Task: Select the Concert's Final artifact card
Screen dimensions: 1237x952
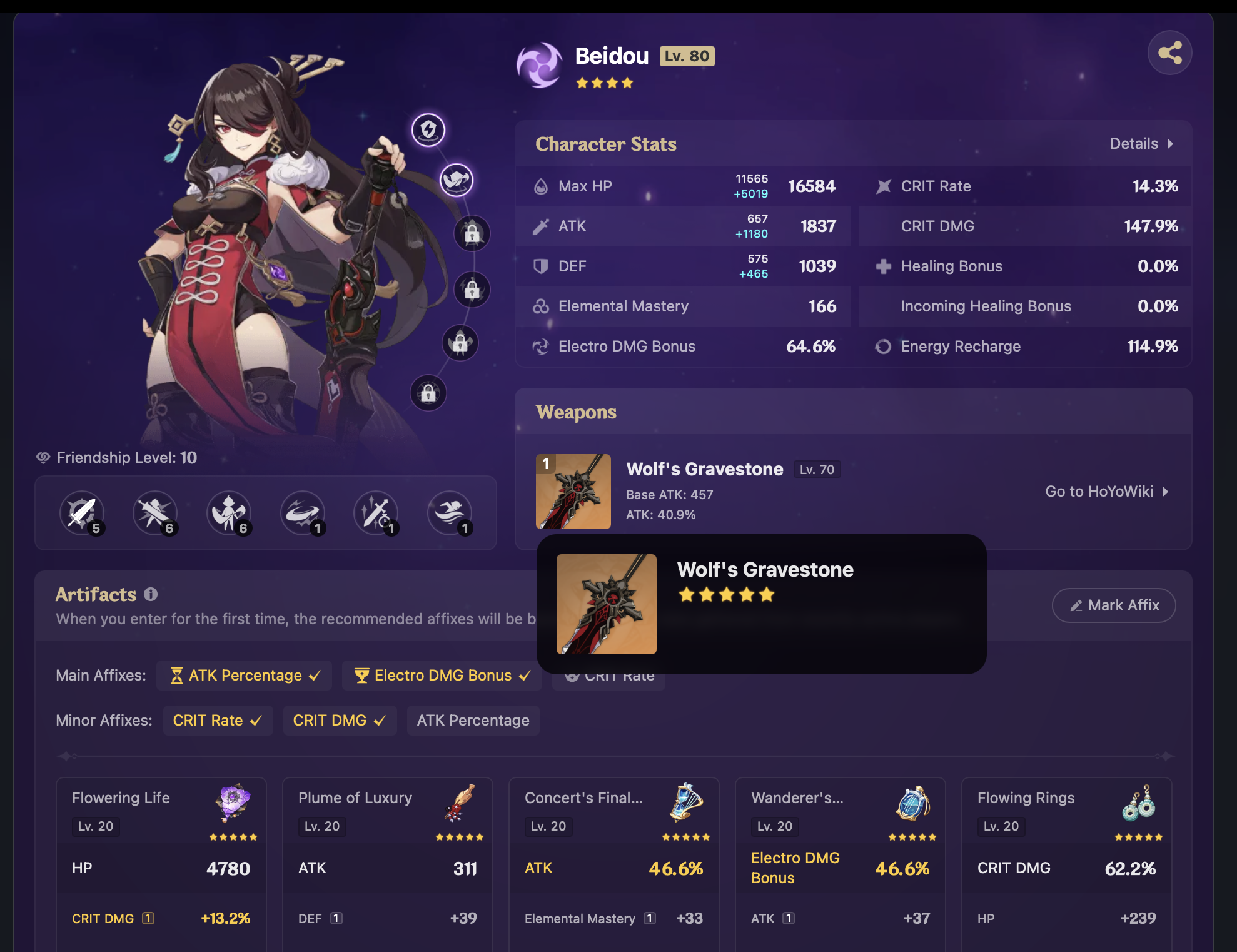Action: [614, 863]
